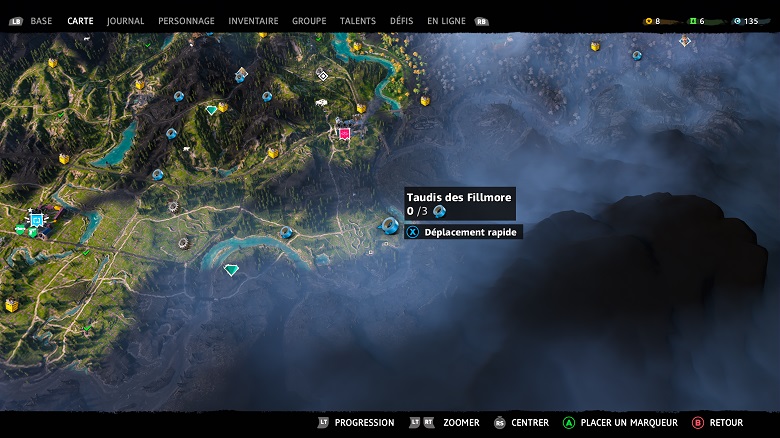Open the JOURNAL tab
Viewport: 780px width, 438px height.
point(125,21)
